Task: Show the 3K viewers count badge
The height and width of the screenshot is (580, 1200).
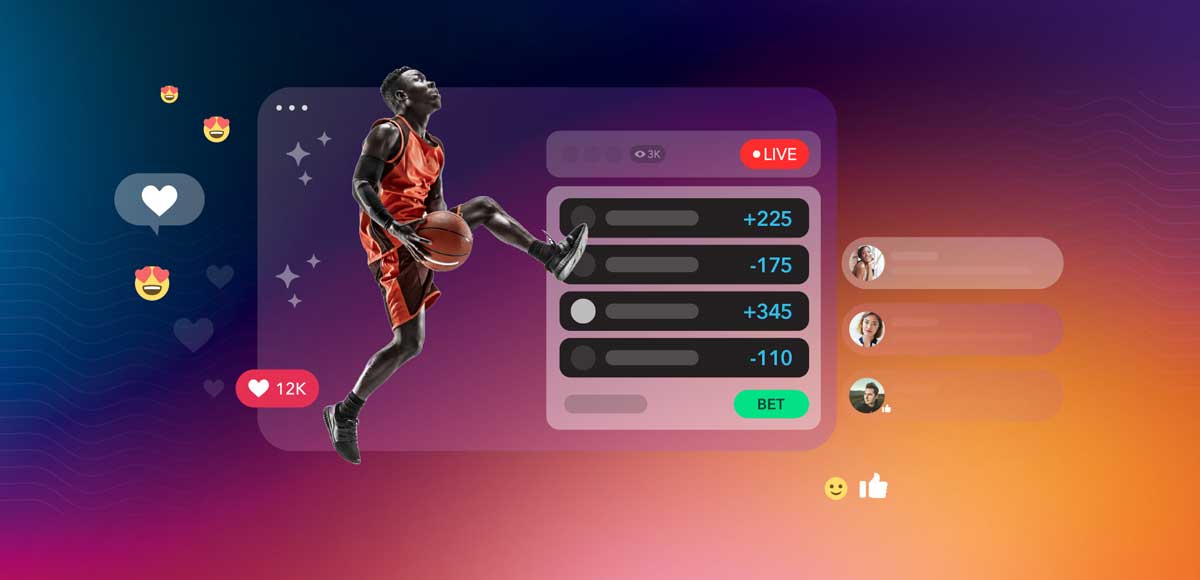Action: pyautogui.click(x=648, y=154)
